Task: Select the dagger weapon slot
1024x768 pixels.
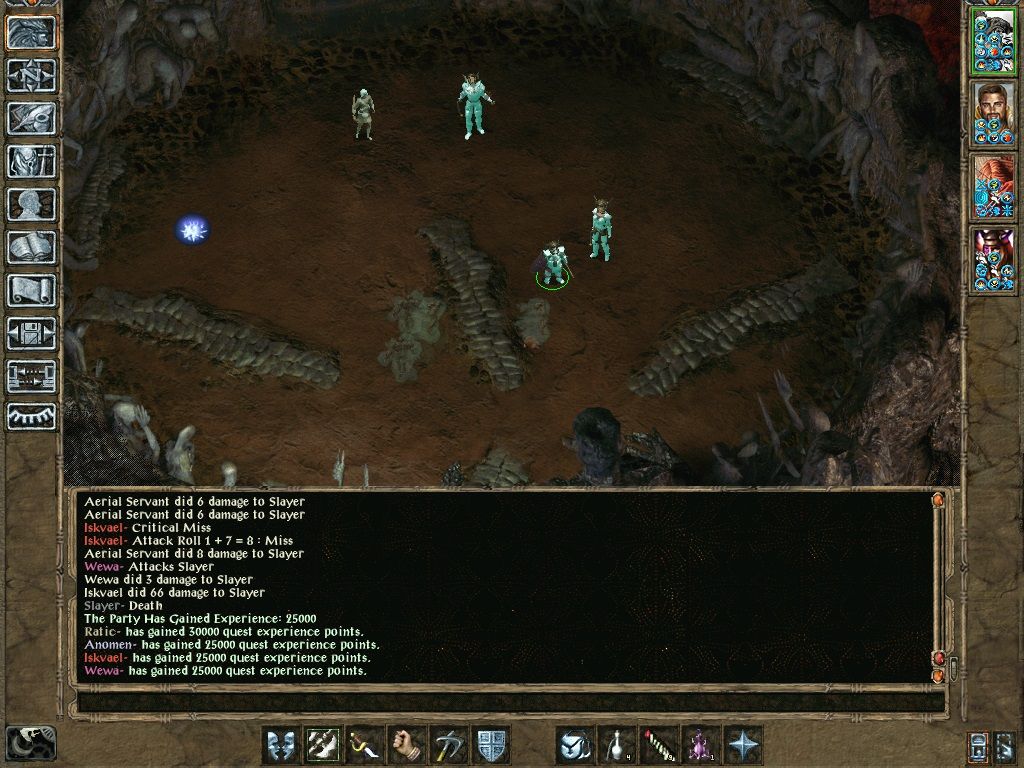Action: 365,745
